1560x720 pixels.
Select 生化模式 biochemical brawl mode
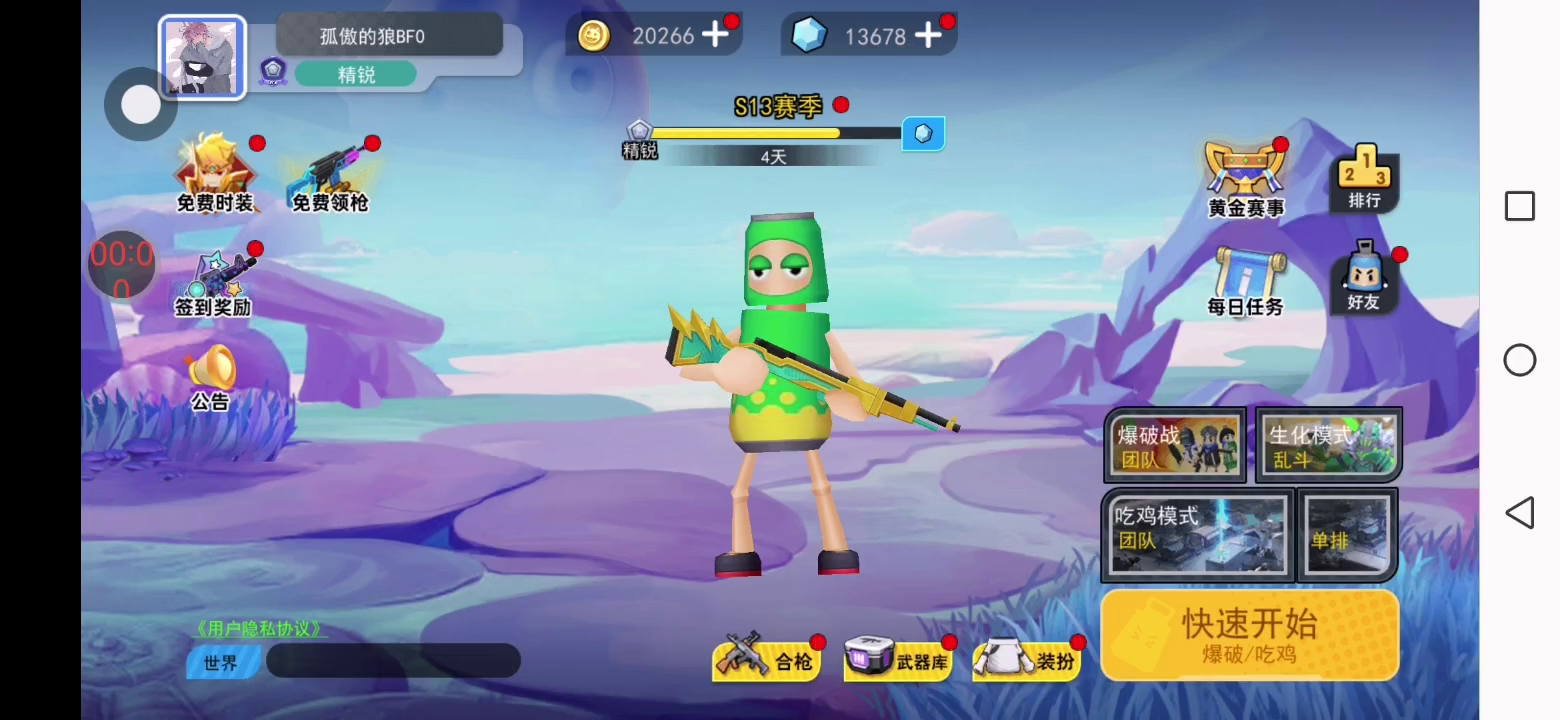[1329, 445]
